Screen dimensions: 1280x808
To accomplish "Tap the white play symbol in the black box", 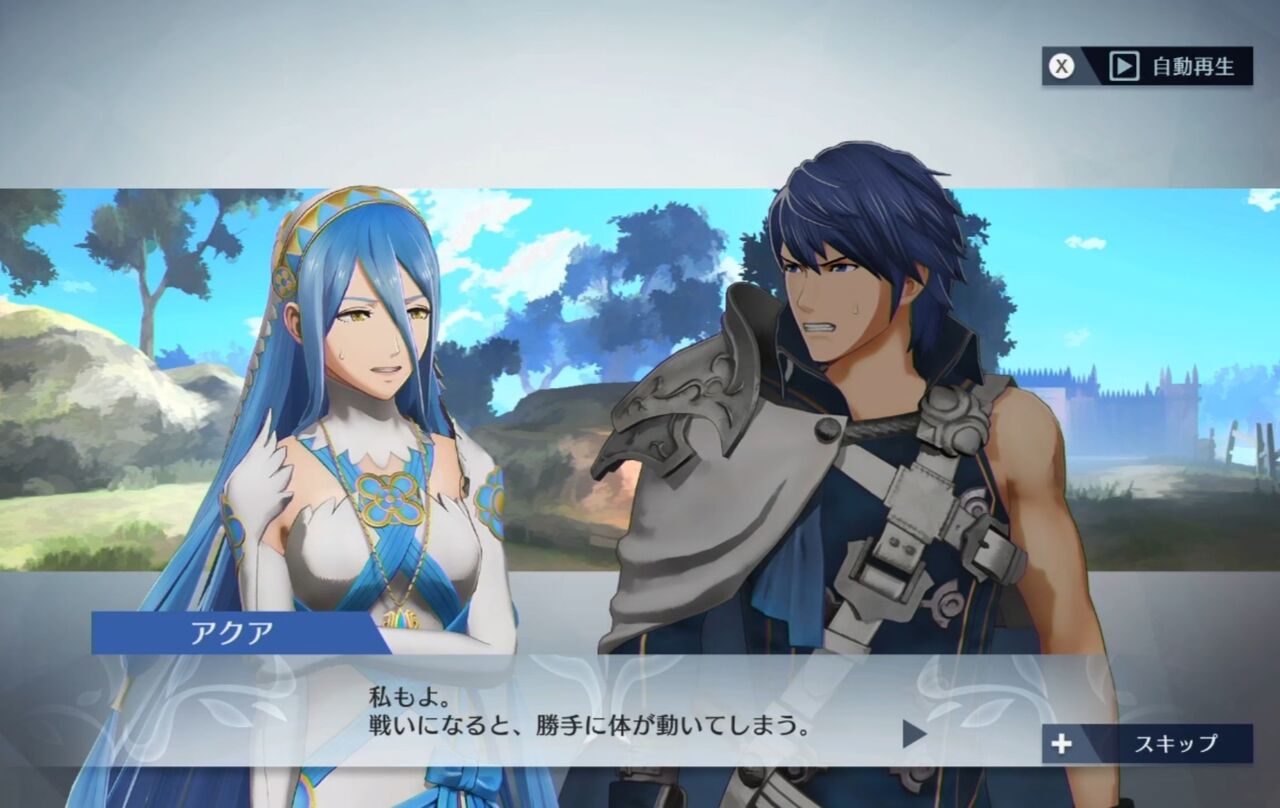I will 1126,64.
